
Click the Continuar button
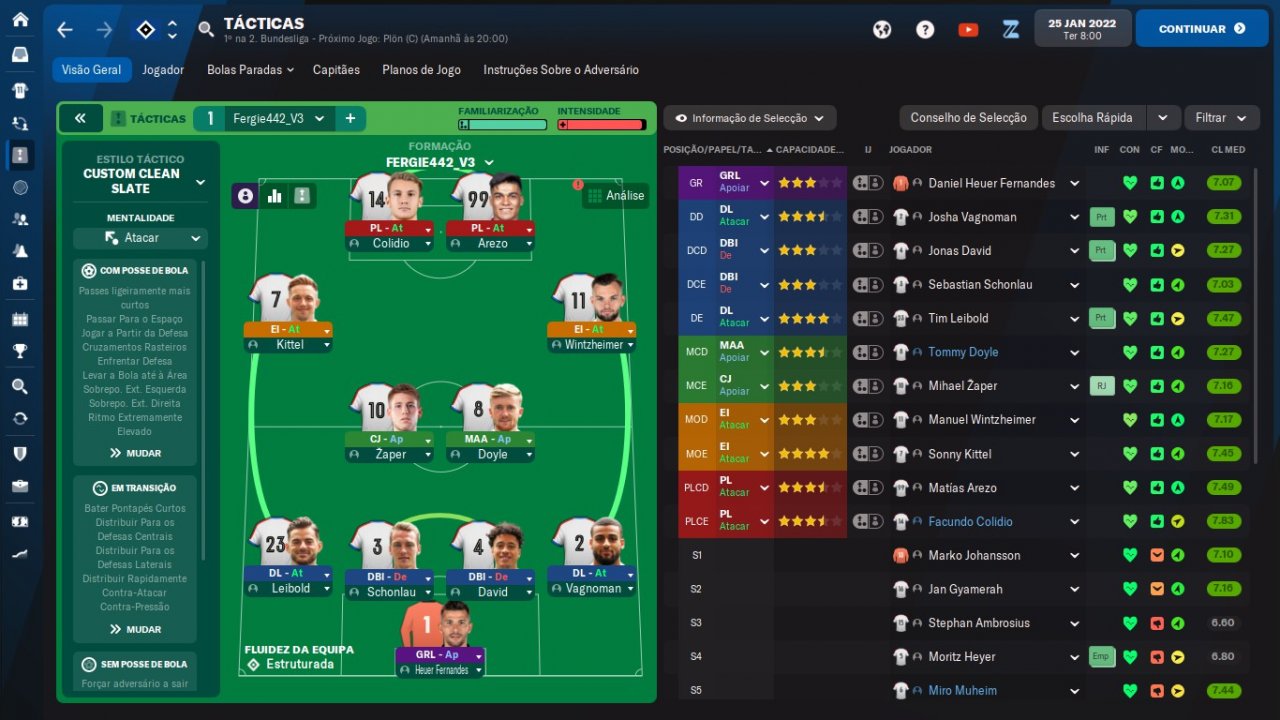coord(1202,29)
